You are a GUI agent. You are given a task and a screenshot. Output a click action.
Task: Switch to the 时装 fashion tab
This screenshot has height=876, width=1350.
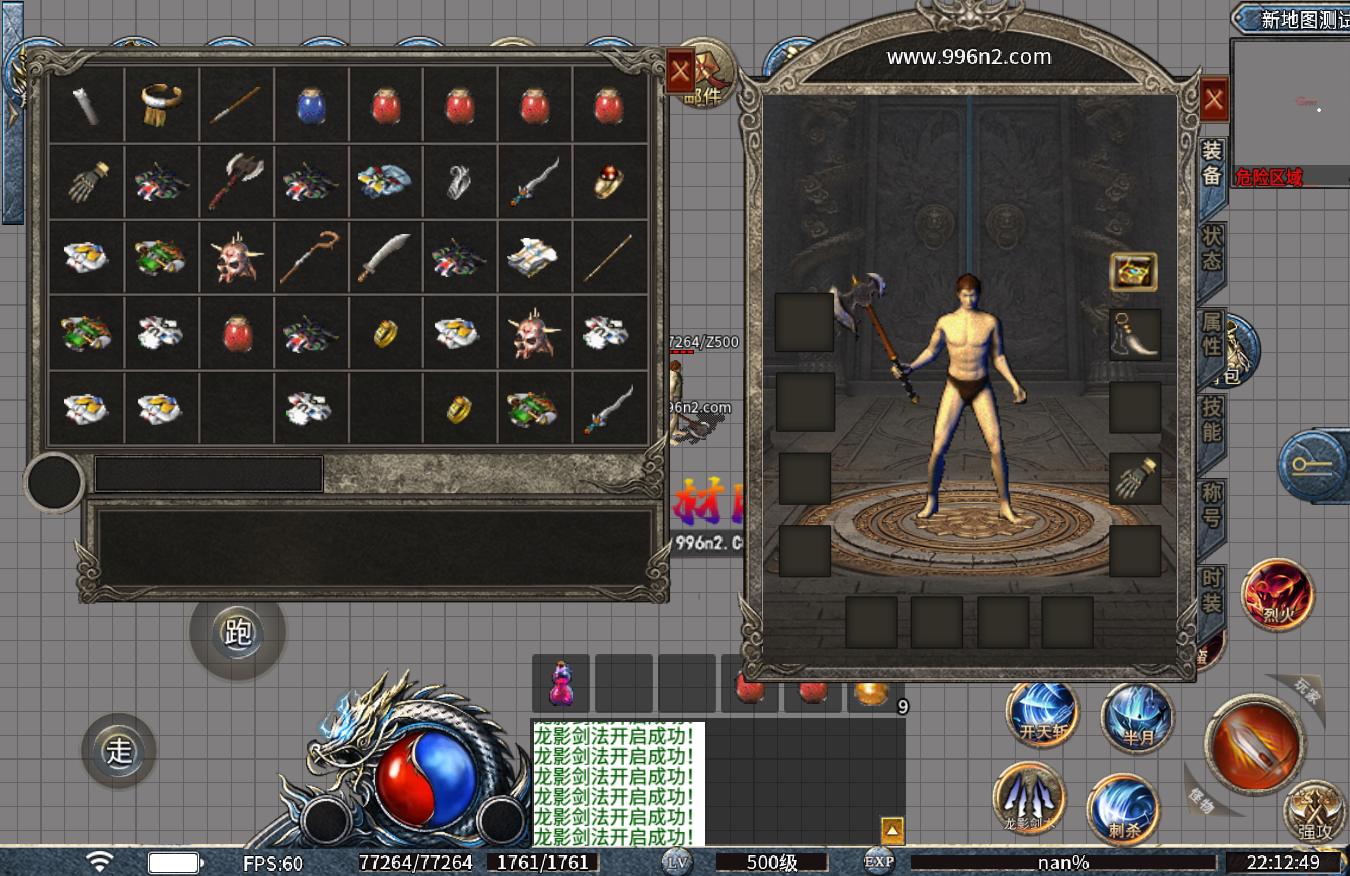pos(1212,591)
